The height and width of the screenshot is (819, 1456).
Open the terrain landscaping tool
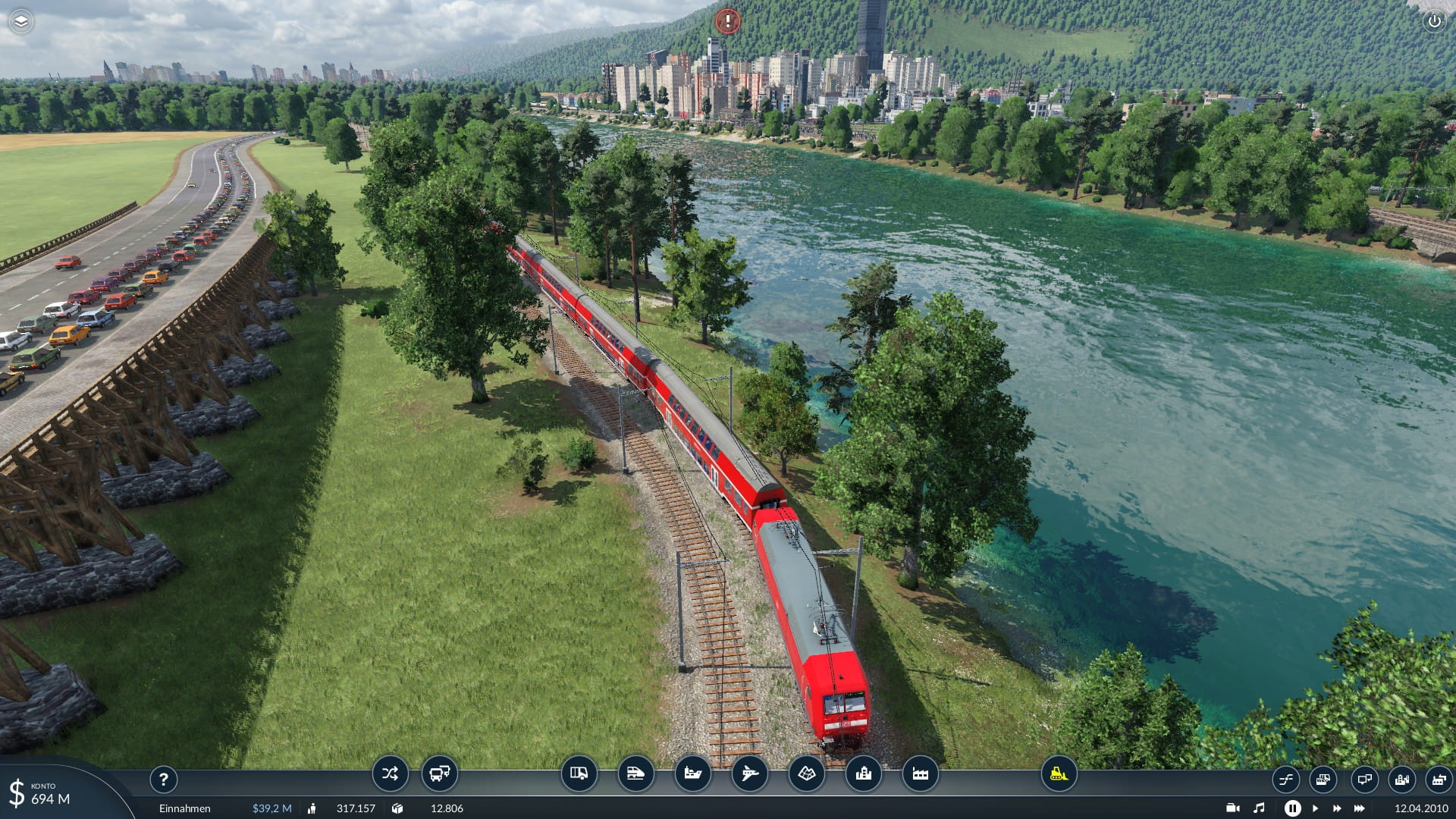click(x=806, y=773)
